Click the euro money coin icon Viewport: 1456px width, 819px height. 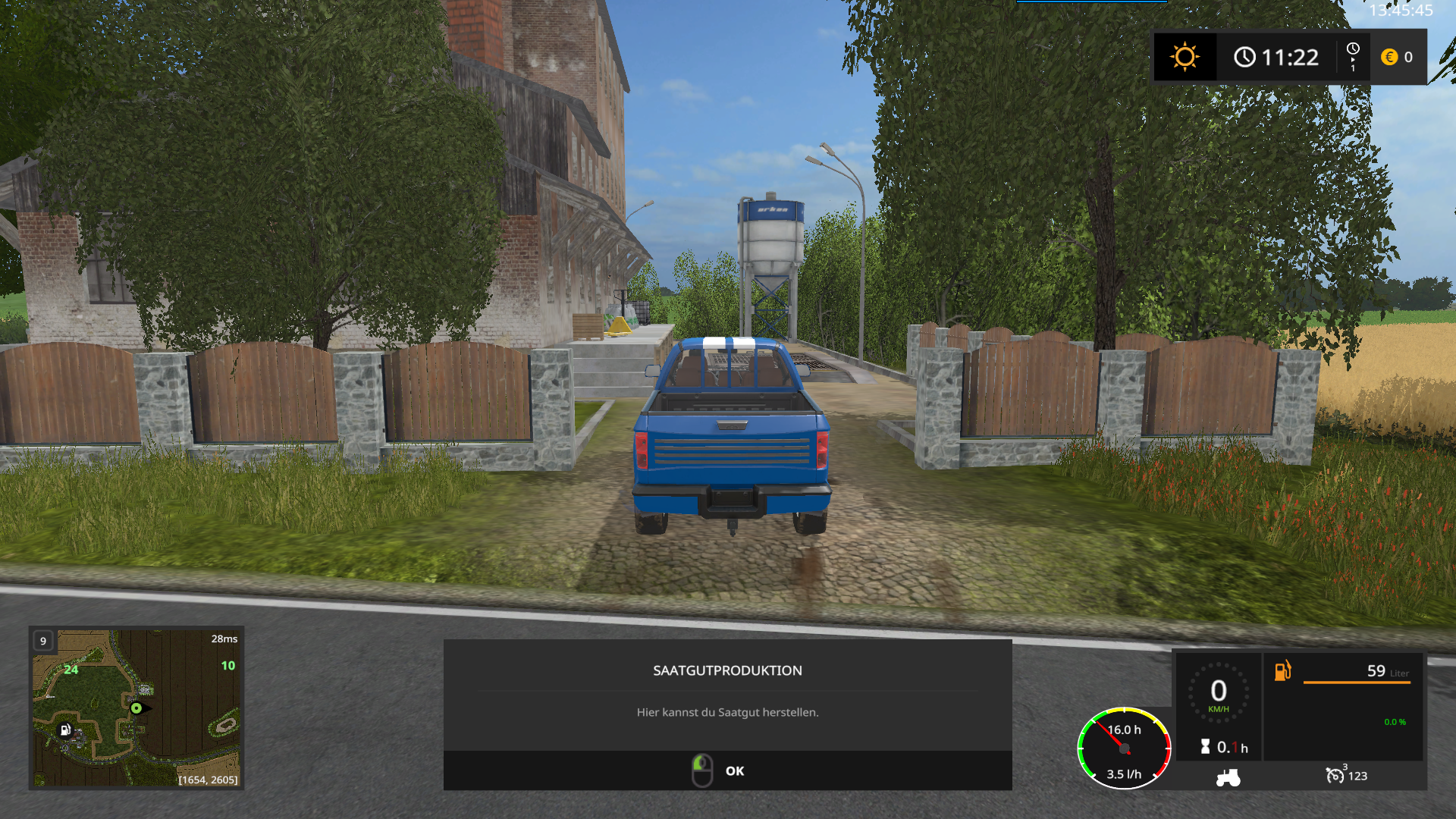tap(1389, 57)
